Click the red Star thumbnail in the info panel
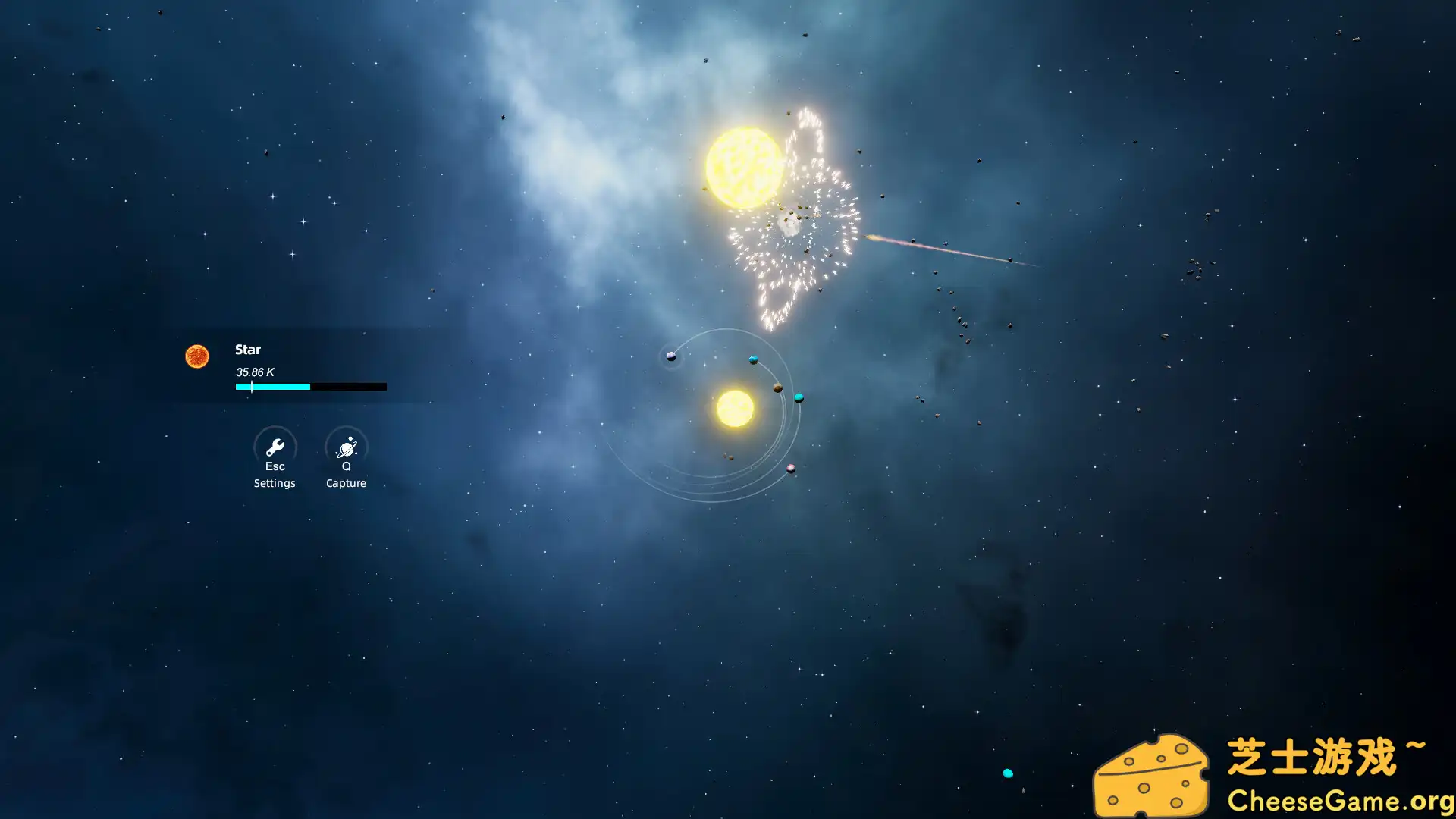Screen dimensions: 1456x819 (x=197, y=356)
